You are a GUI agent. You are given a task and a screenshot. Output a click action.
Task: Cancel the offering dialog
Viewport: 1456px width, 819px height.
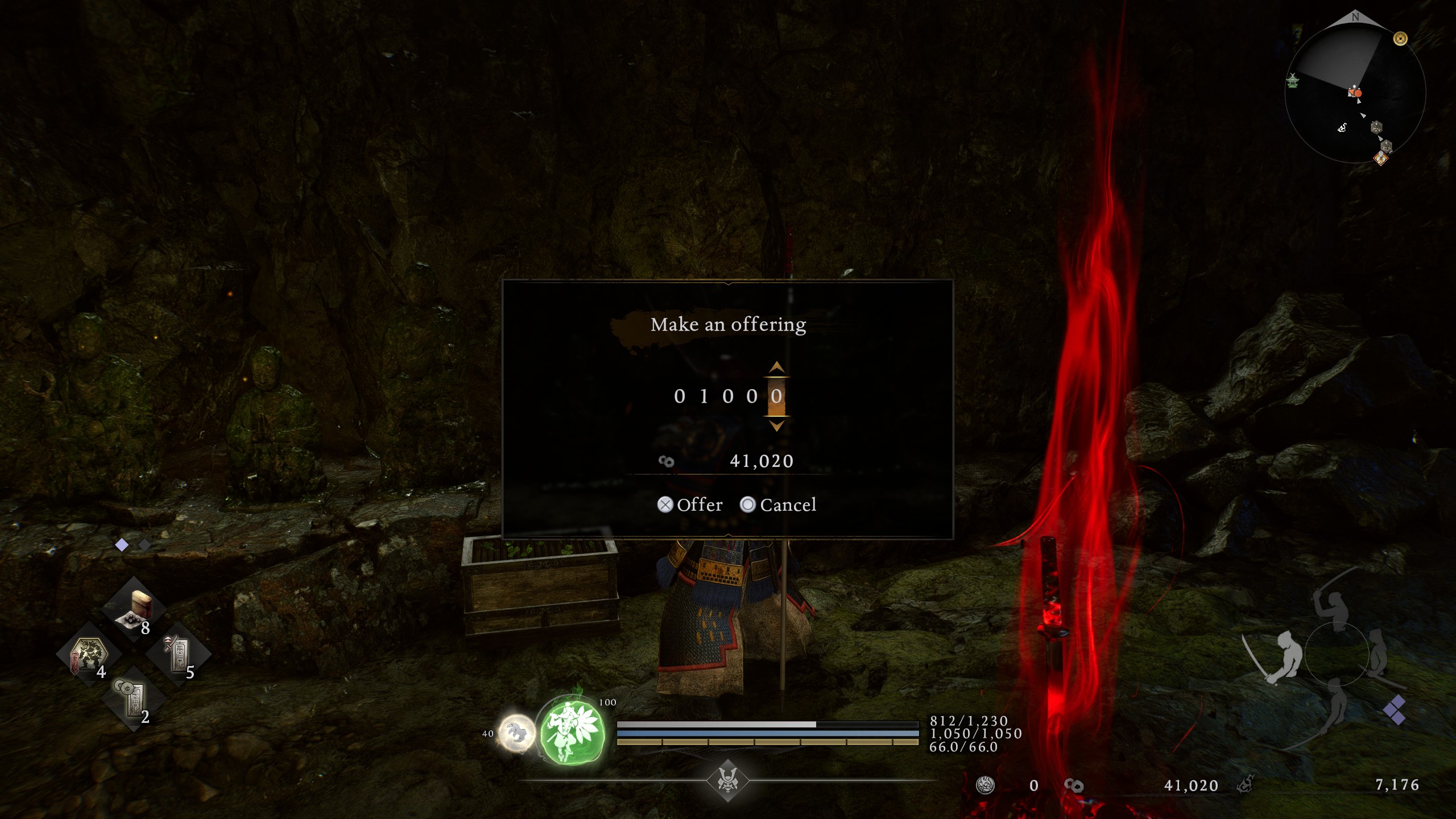coord(778,505)
